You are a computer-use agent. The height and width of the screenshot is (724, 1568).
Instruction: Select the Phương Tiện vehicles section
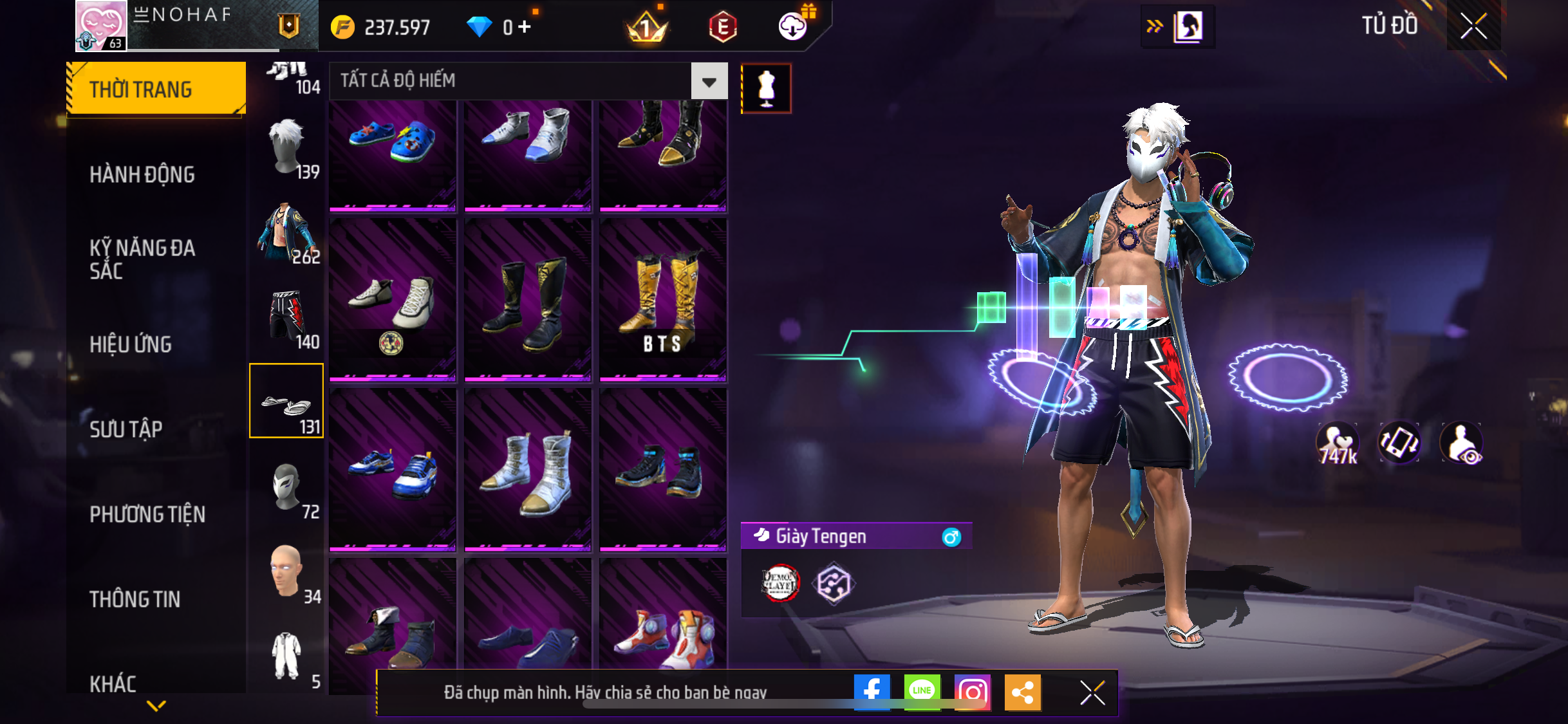coord(147,514)
